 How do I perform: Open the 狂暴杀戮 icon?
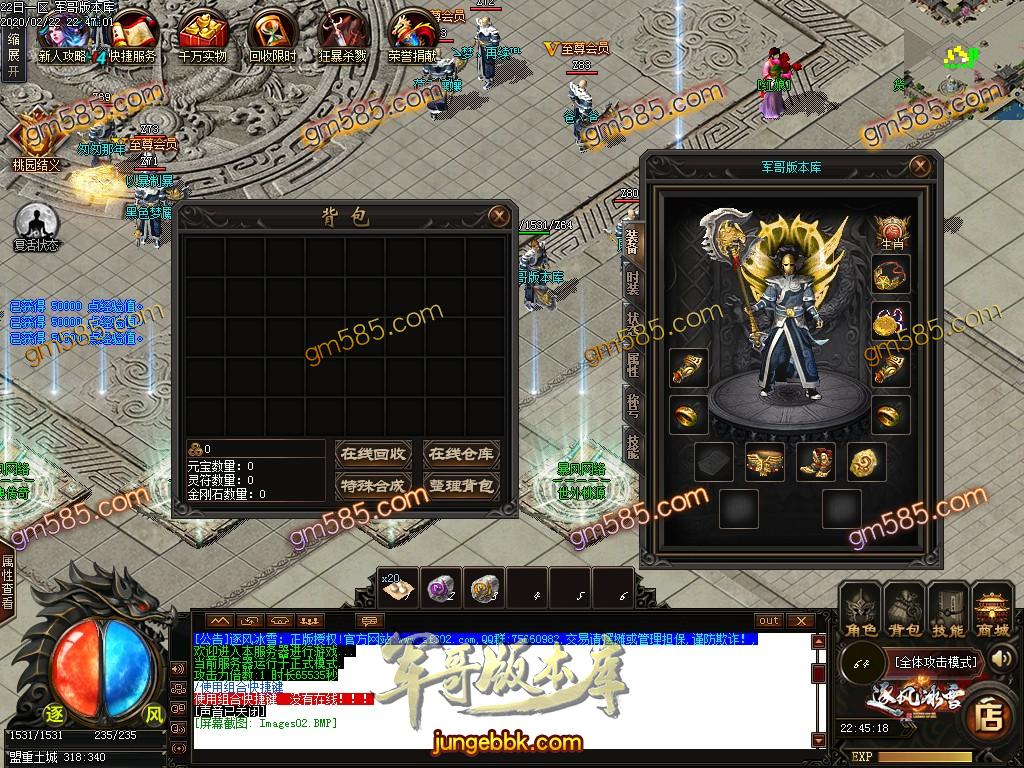tap(343, 34)
